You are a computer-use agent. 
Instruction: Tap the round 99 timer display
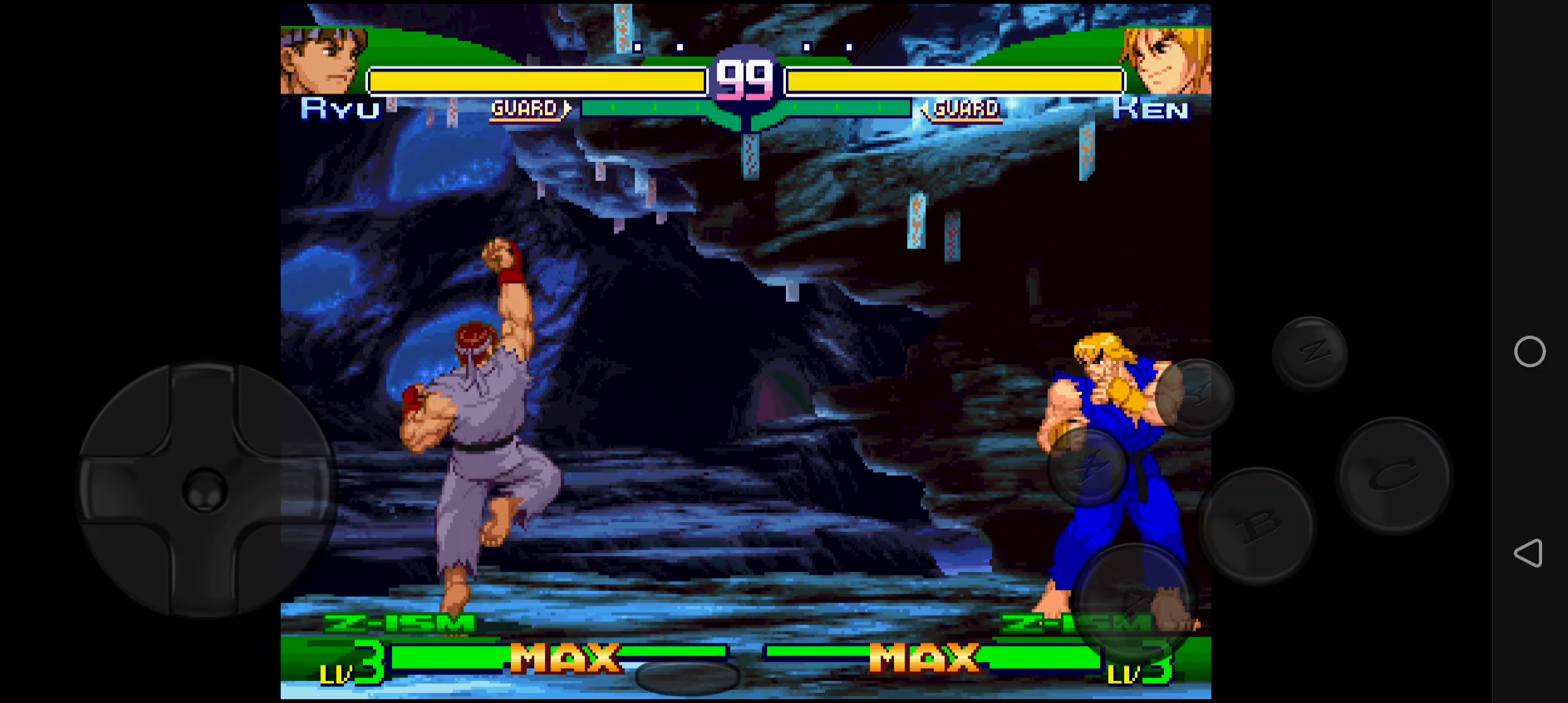pyautogui.click(x=744, y=76)
